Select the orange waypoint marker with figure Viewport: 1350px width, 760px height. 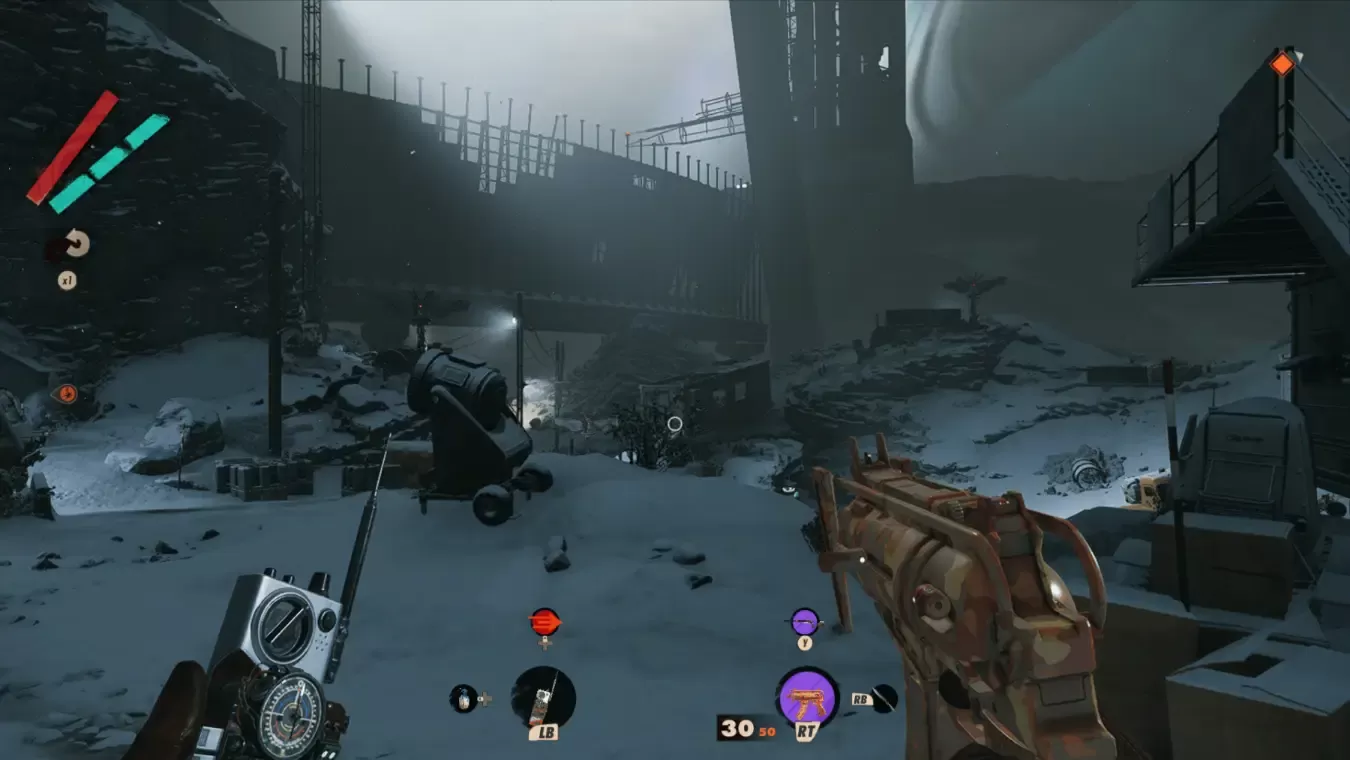65,394
